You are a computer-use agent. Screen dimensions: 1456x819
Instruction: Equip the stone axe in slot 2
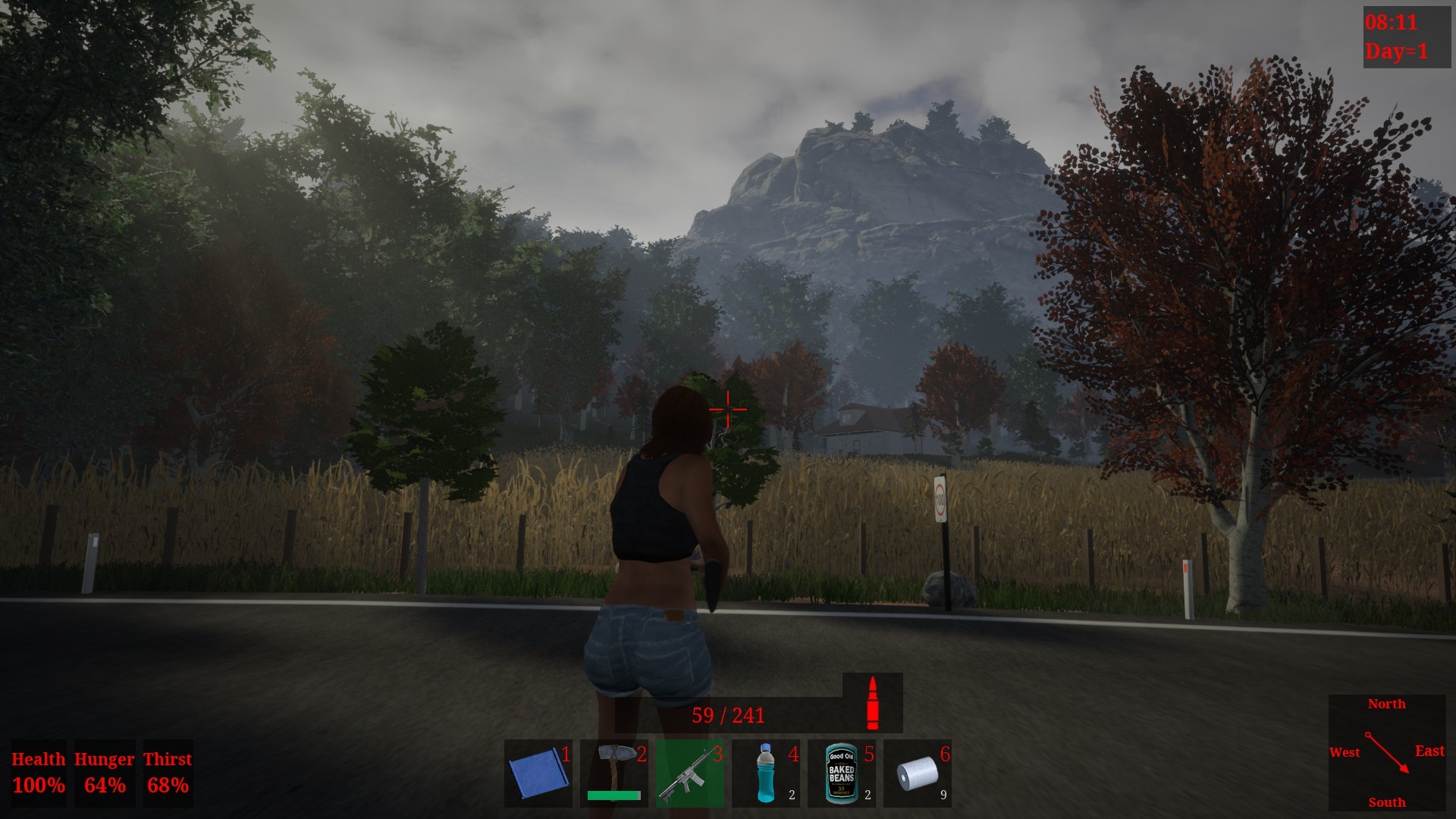(613, 773)
